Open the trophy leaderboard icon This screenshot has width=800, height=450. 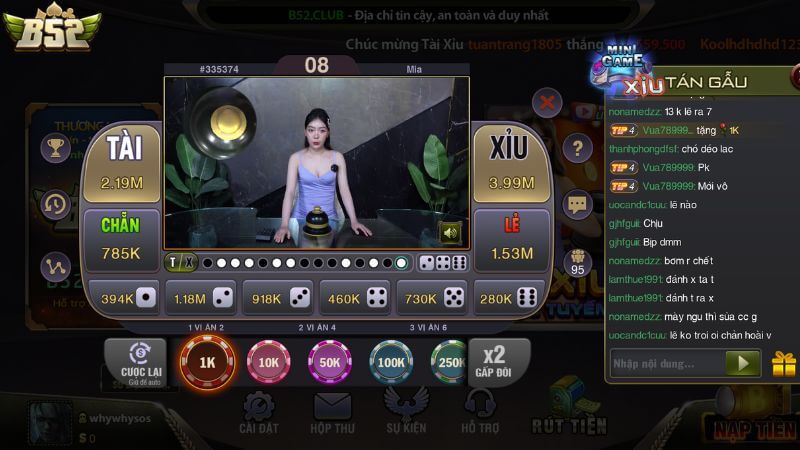coord(55,149)
